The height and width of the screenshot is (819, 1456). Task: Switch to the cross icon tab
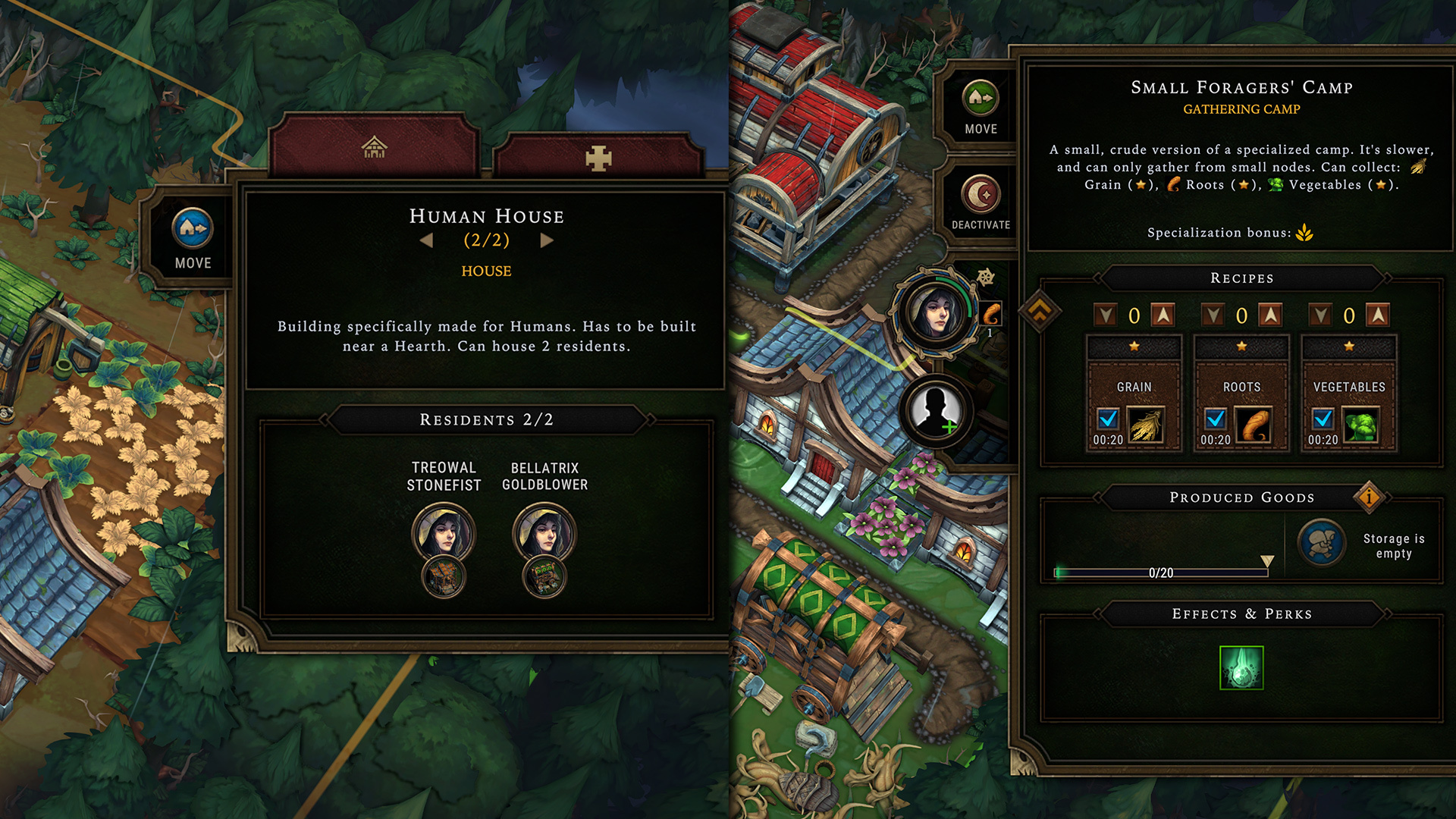click(598, 158)
